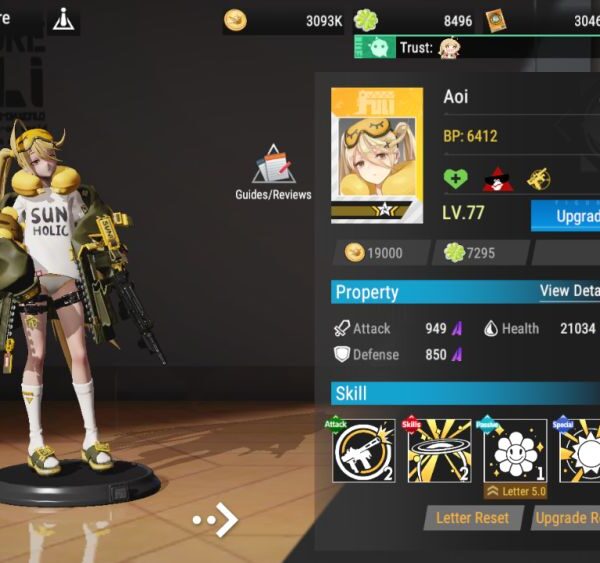Click the Upgrade button below skills

[565, 518]
